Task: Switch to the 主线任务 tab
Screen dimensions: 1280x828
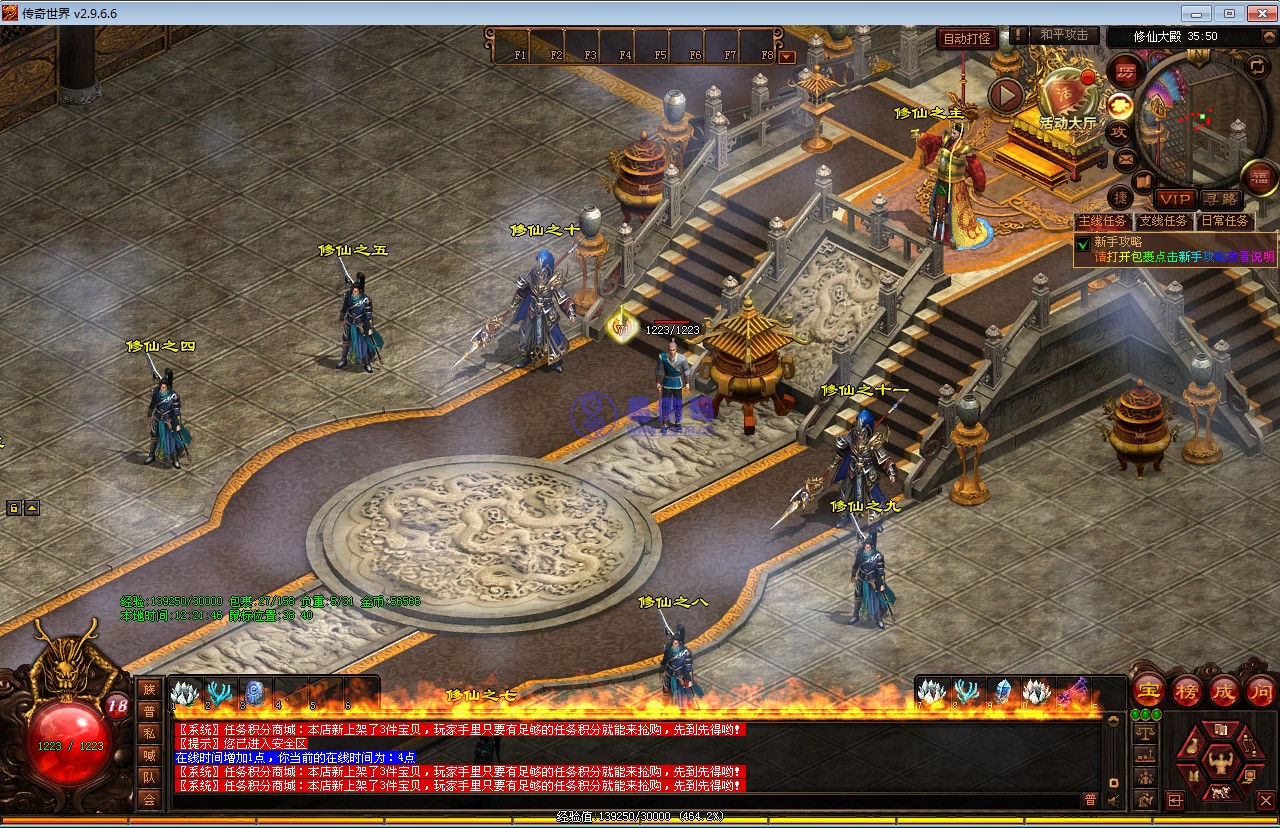Action: coord(1103,221)
